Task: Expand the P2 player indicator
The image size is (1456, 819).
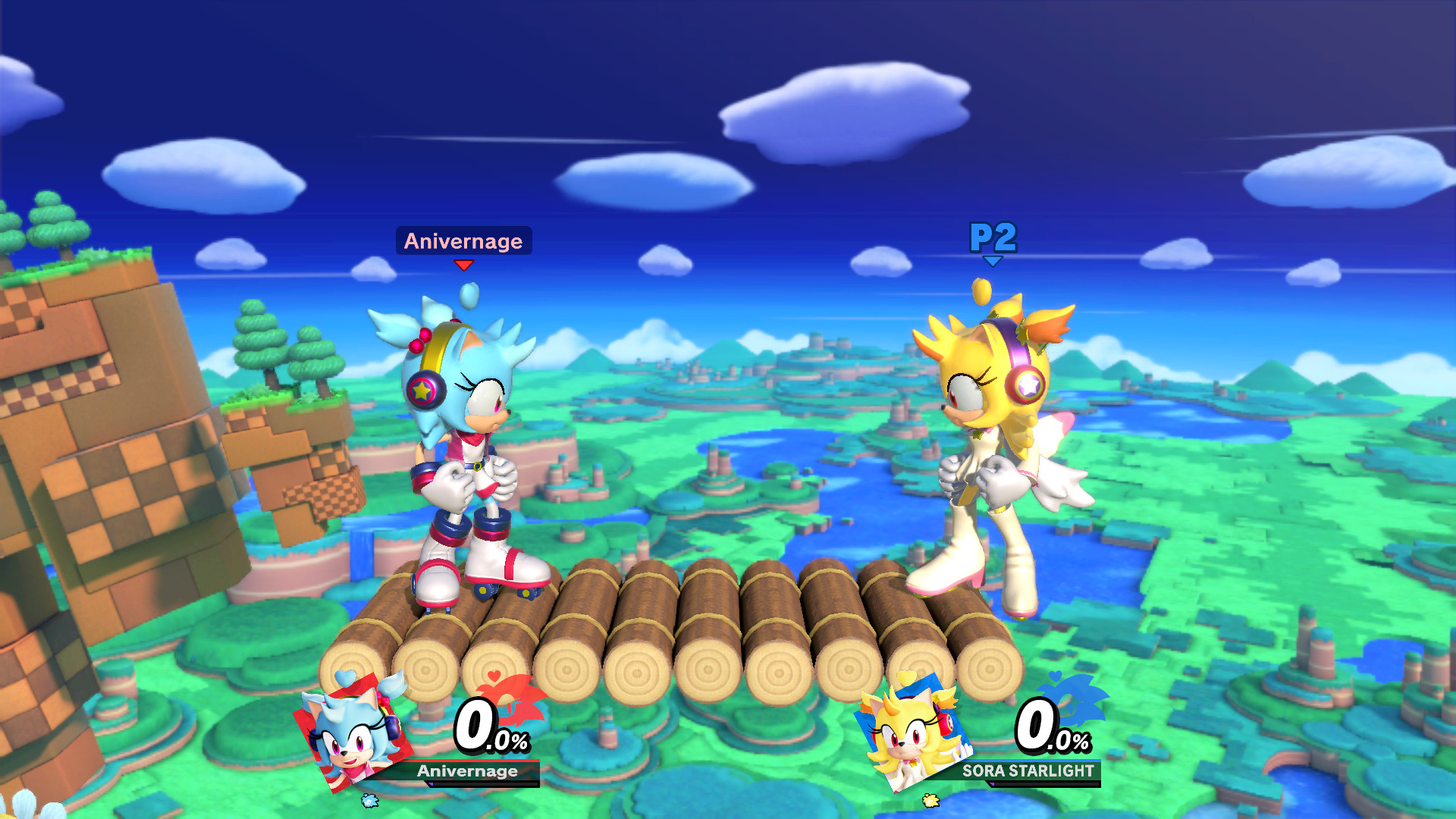Action: click(x=993, y=237)
